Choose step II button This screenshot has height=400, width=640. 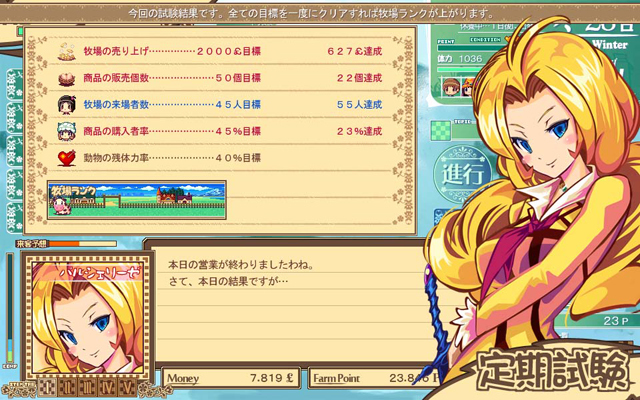tap(70, 385)
